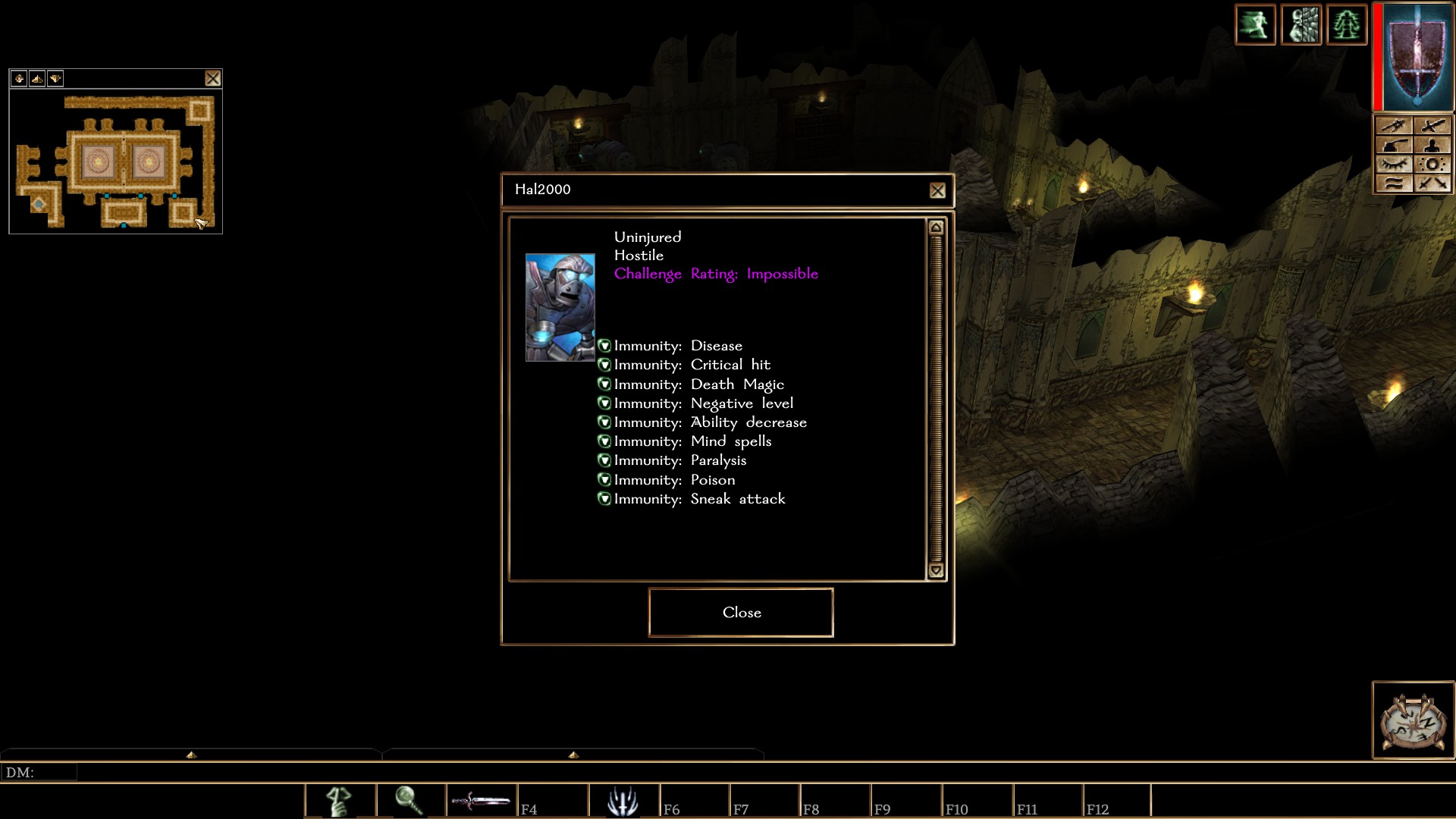The width and height of the screenshot is (1456, 819).
Task: Use the white claw ability hotbar slot
Action: pyautogui.click(x=623, y=801)
